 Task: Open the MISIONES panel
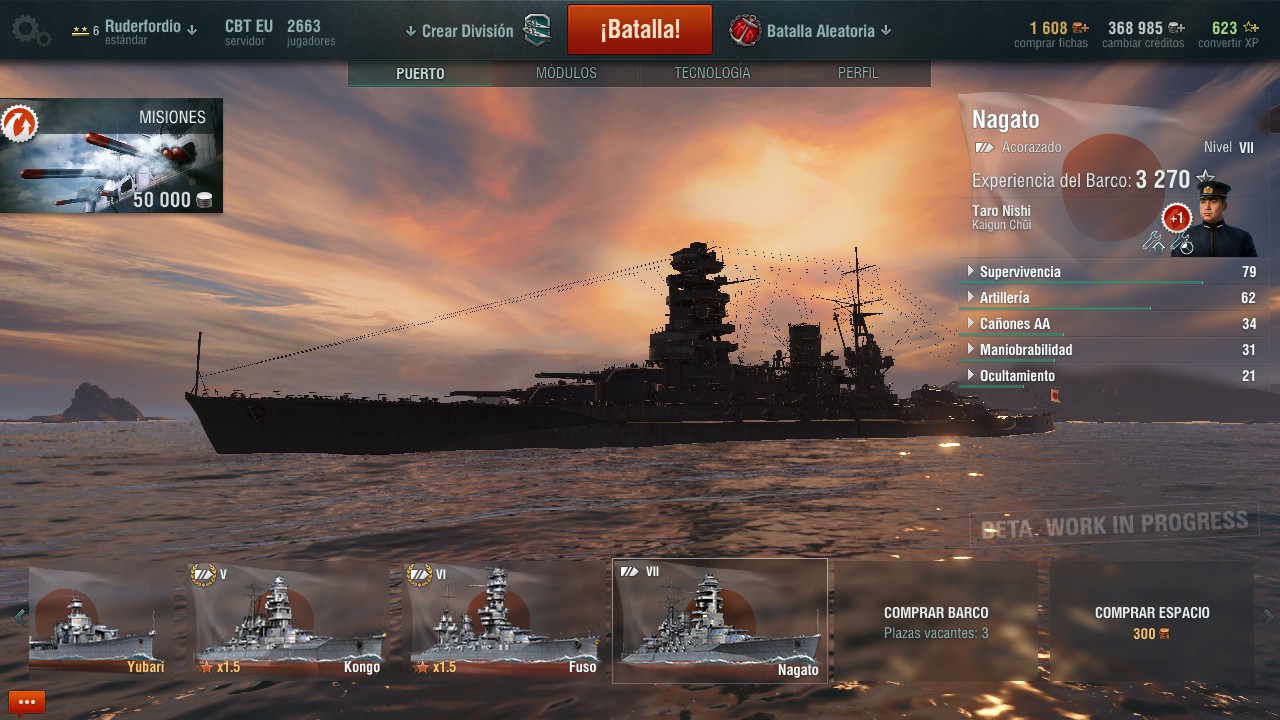[111, 156]
